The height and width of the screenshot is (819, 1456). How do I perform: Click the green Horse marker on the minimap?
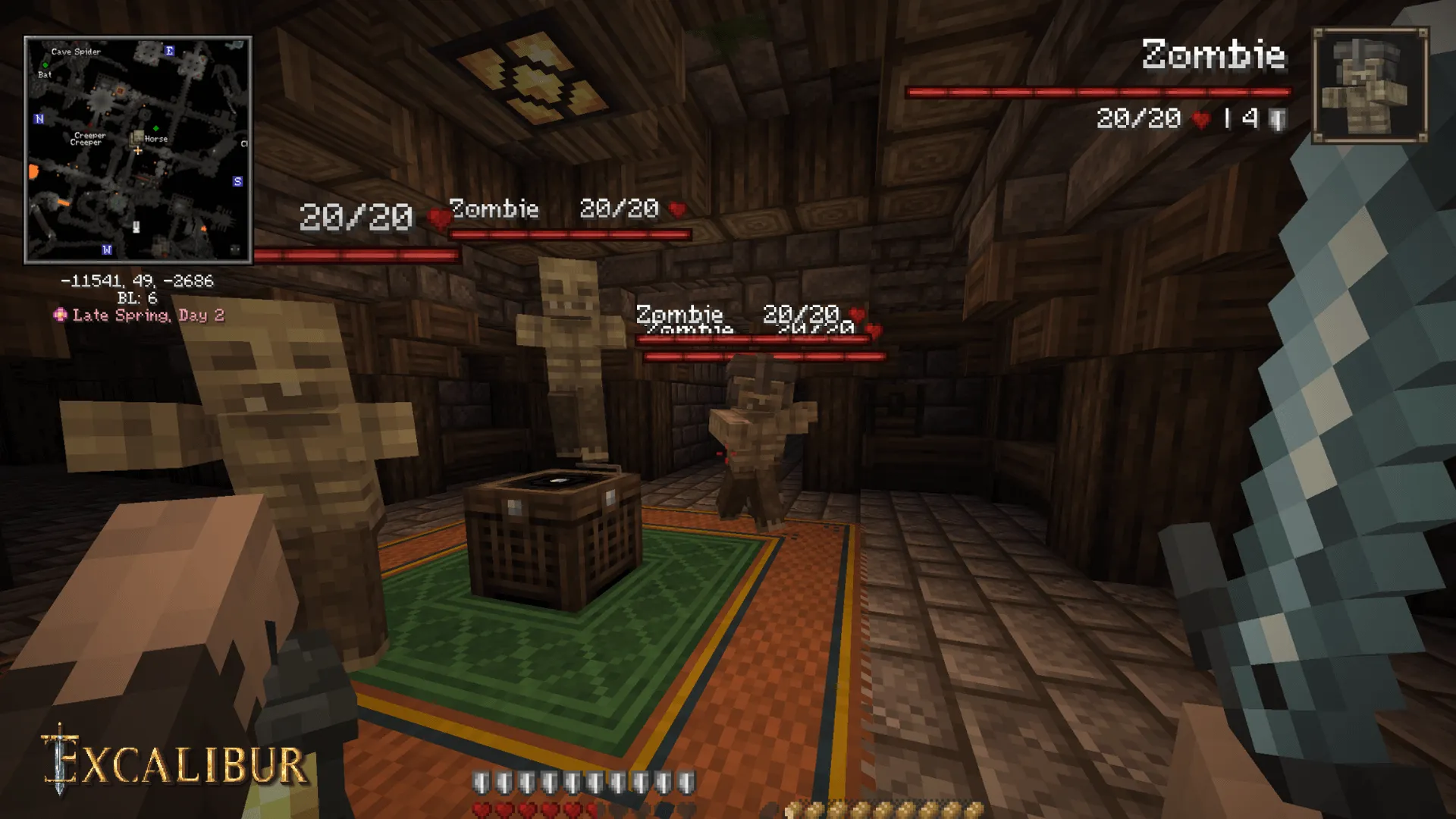point(155,128)
